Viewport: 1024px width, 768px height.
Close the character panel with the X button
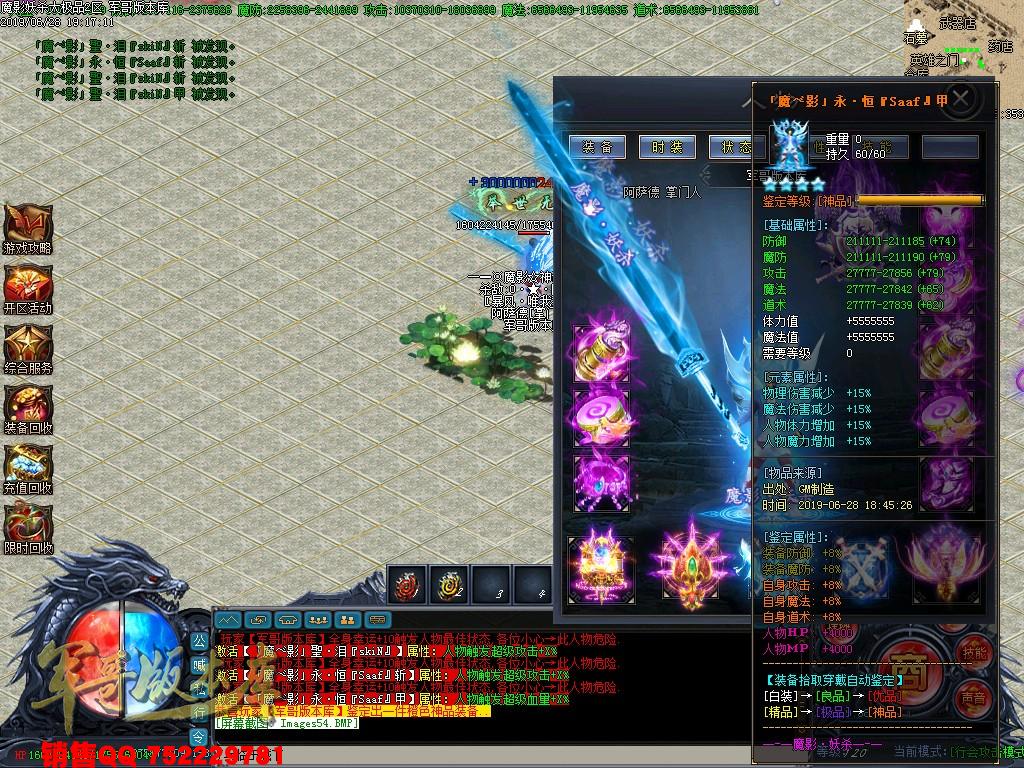tap(961, 99)
